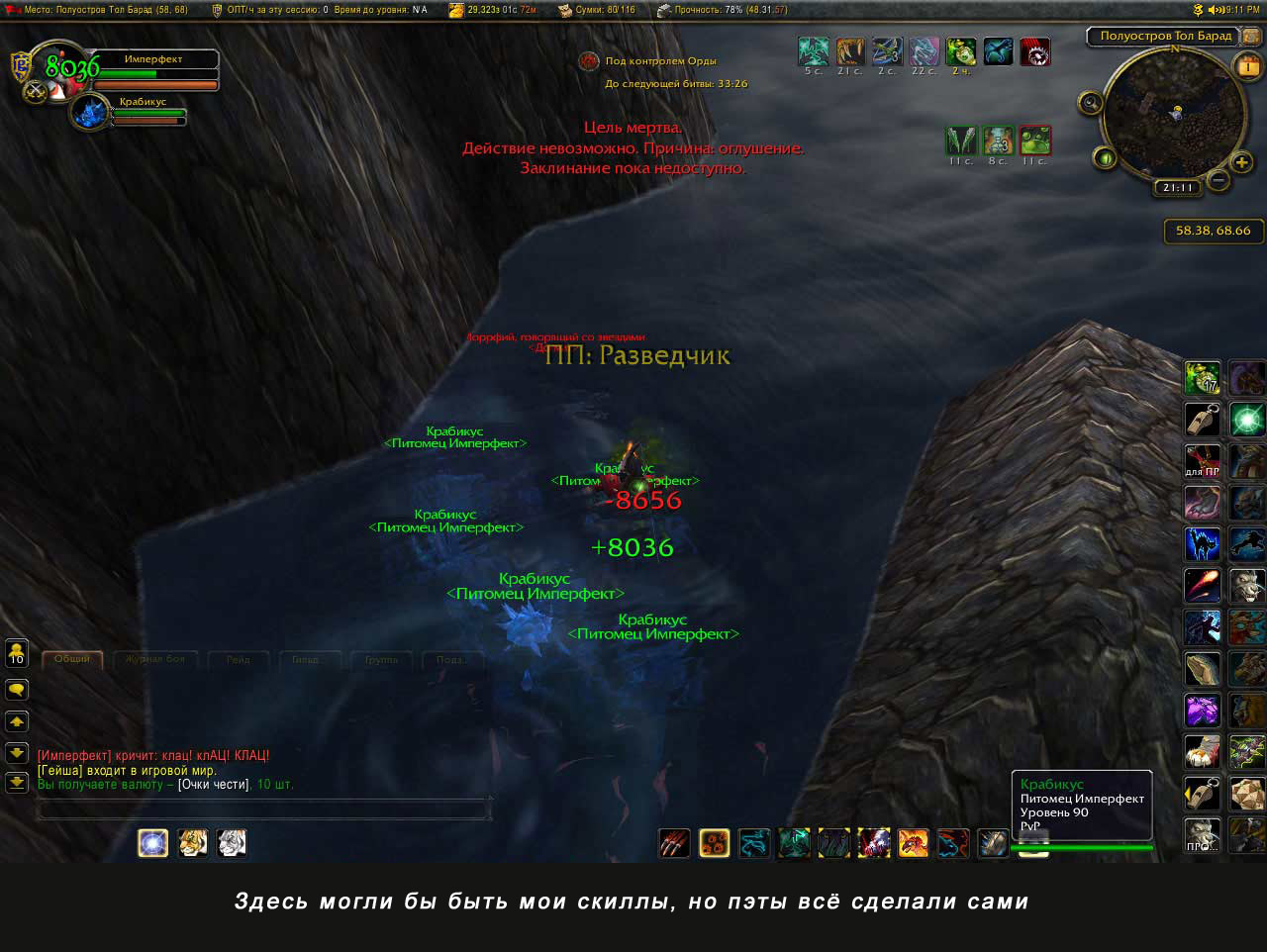Select the Группа chat tab
Screen dimensions: 1267x952
pos(381,659)
